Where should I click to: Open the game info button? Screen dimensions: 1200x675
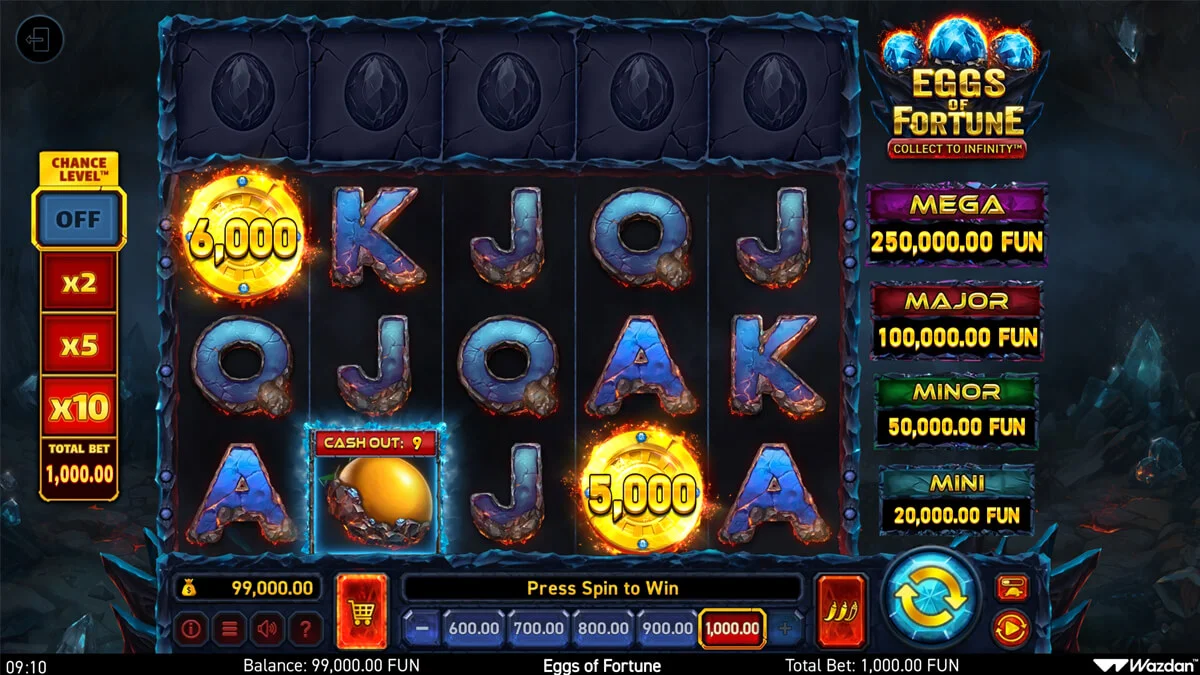[x=190, y=629]
